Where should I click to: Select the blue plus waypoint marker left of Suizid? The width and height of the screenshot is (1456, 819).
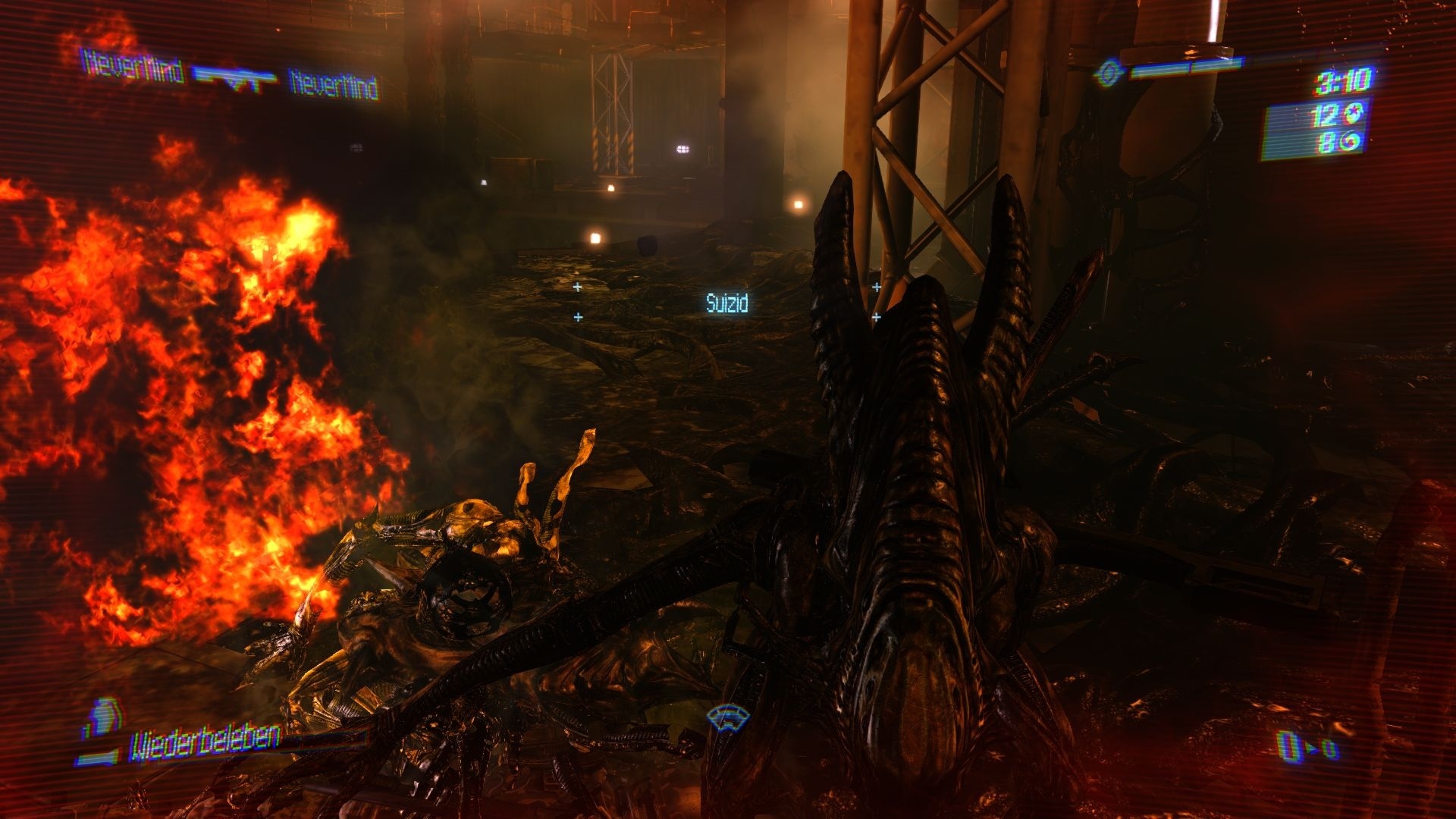point(579,287)
